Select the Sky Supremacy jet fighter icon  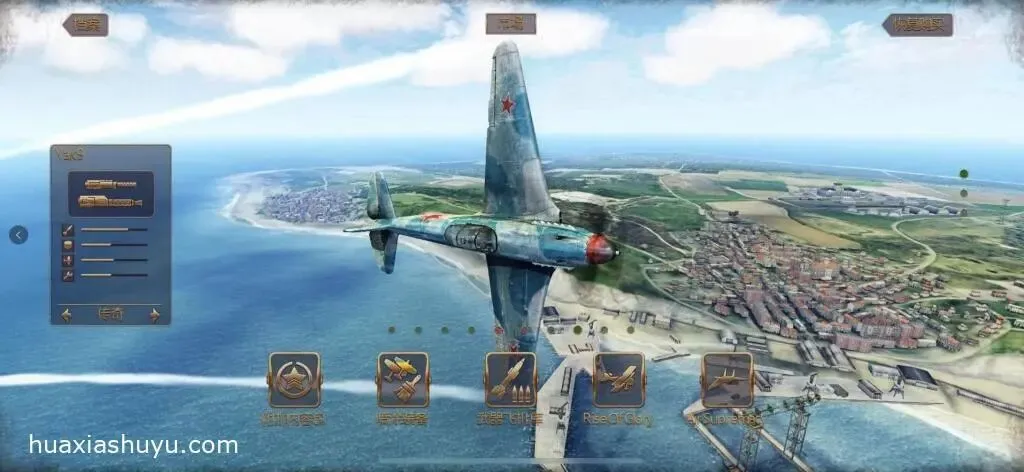click(x=727, y=379)
